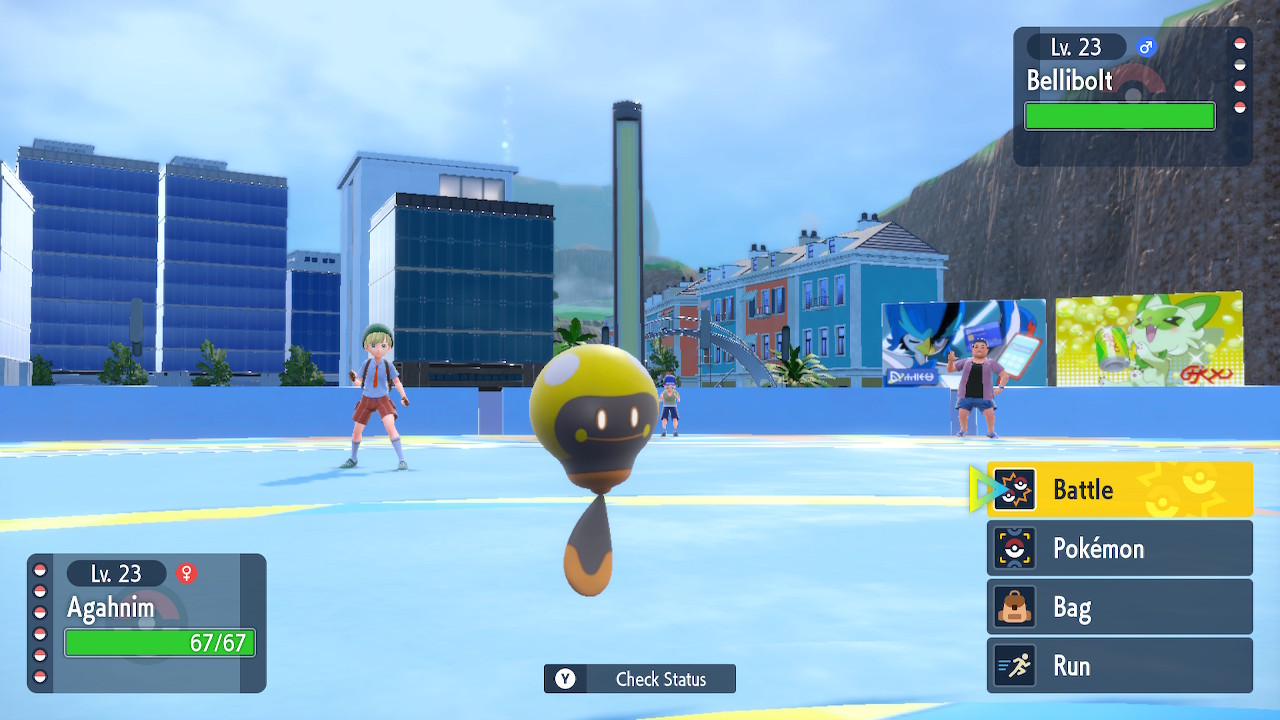Click the Check Status button
The width and height of the screenshot is (1280, 720).
pos(640,679)
